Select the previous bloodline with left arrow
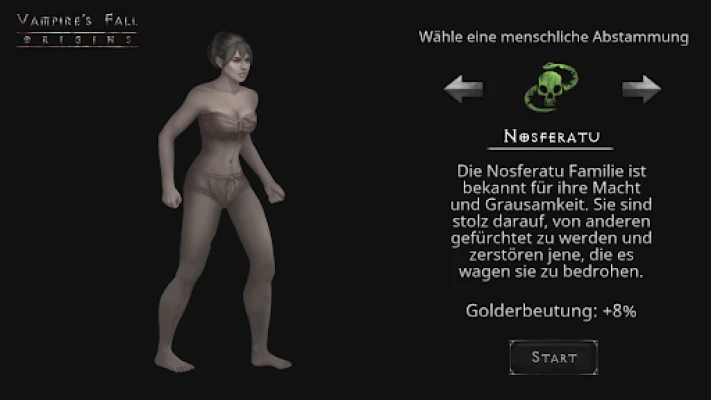The image size is (711, 400). click(x=464, y=90)
